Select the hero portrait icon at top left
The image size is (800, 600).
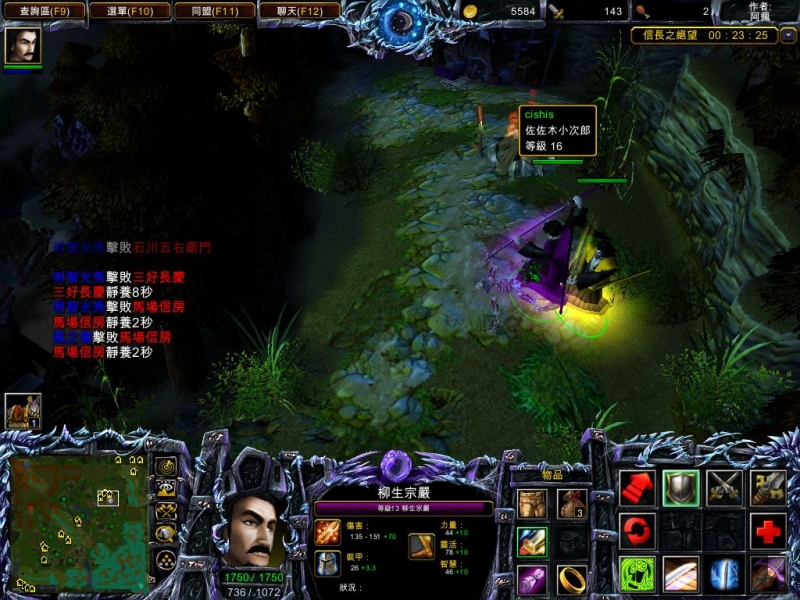[22, 46]
